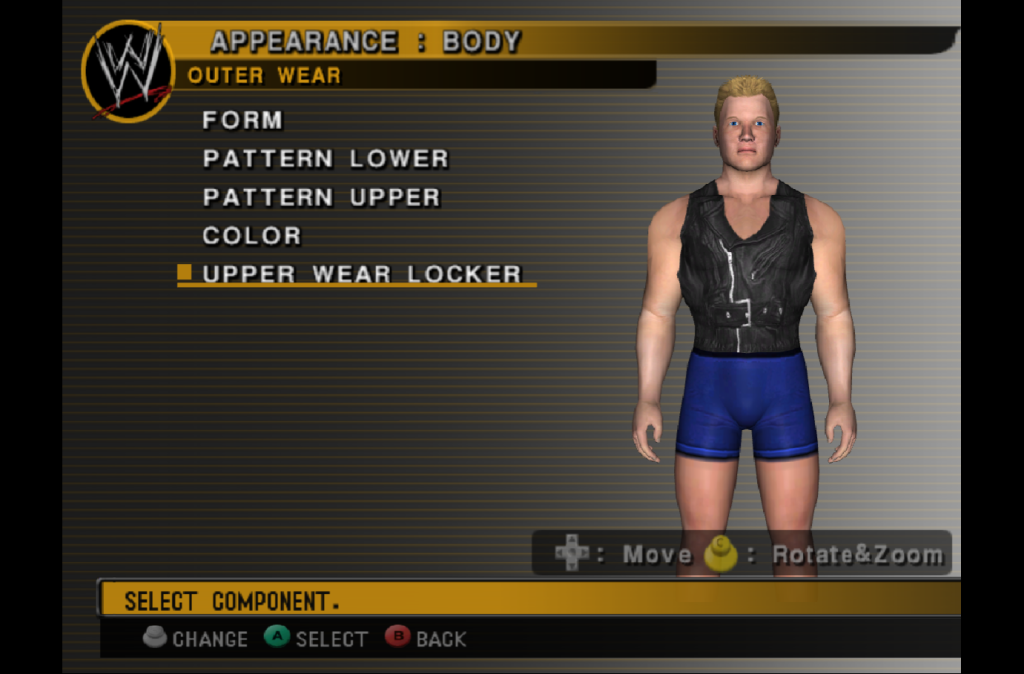Select UPPER WEAR LOCKER entry

pyautogui.click(x=361, y=275)
